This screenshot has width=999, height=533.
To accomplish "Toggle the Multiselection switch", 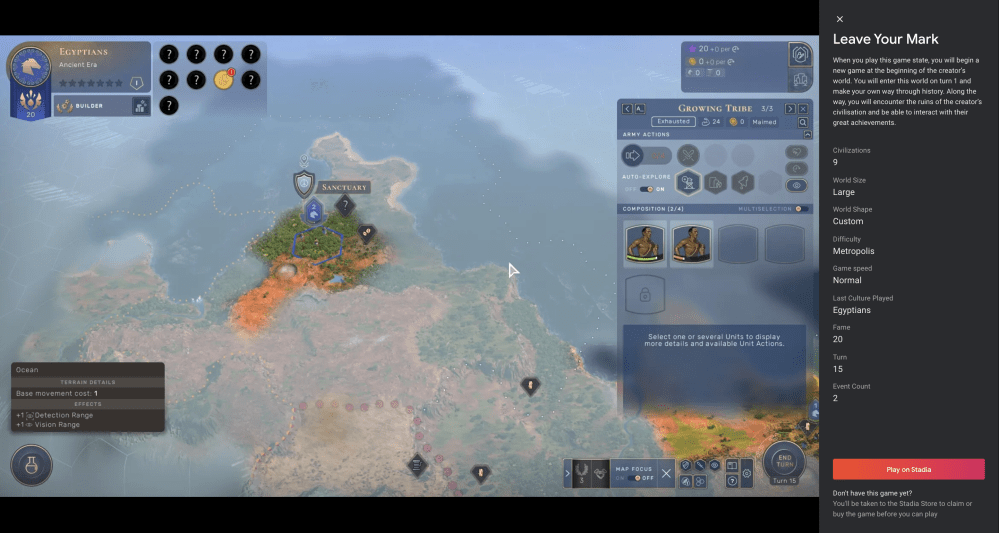I will 801,209.
